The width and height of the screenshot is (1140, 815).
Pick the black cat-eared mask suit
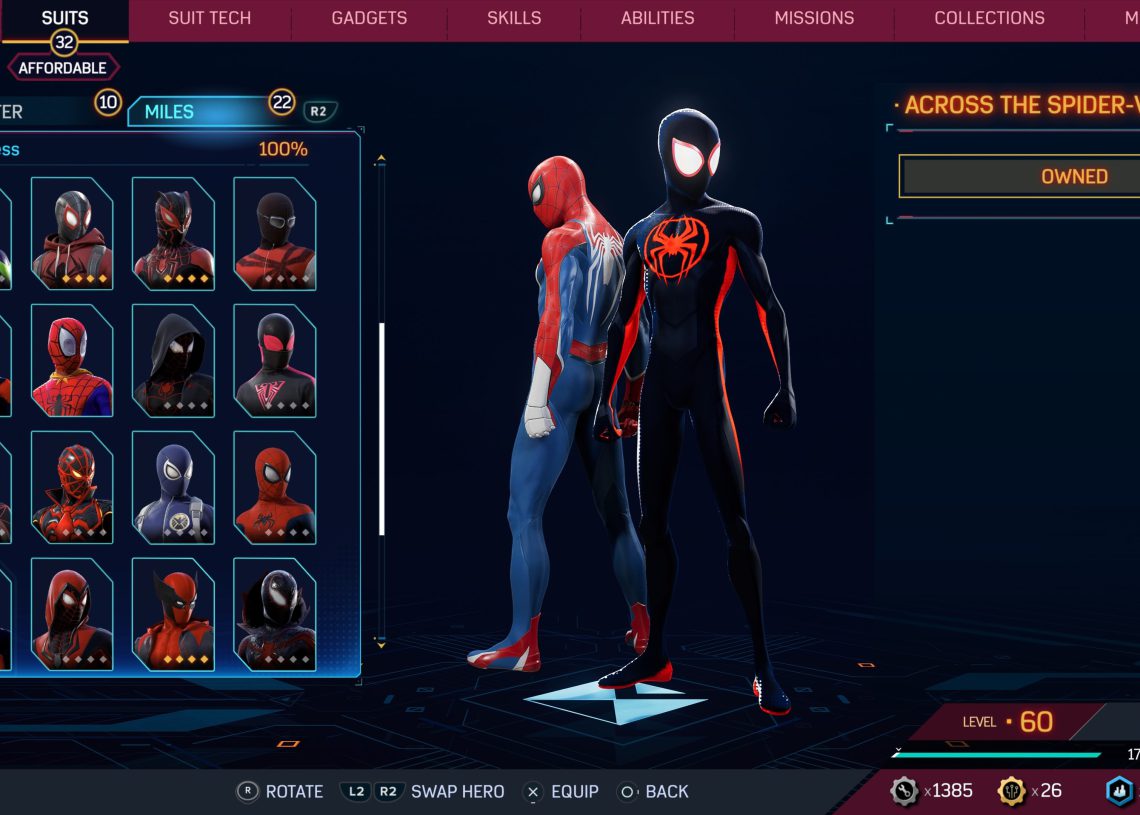point(173,234)
